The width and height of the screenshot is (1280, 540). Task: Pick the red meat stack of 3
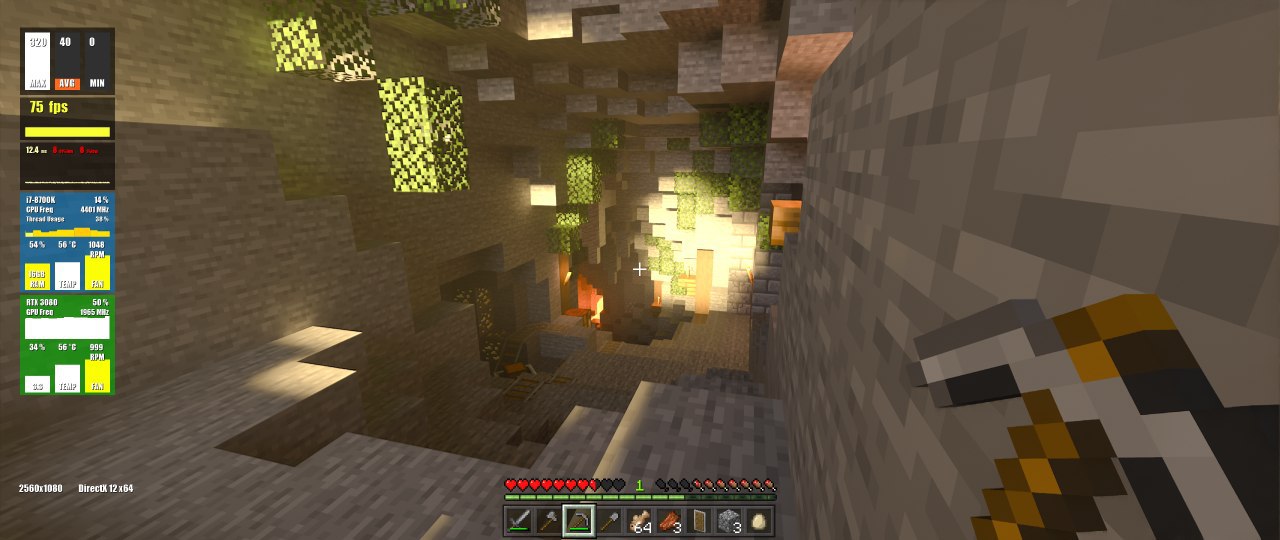click(669, 520)
